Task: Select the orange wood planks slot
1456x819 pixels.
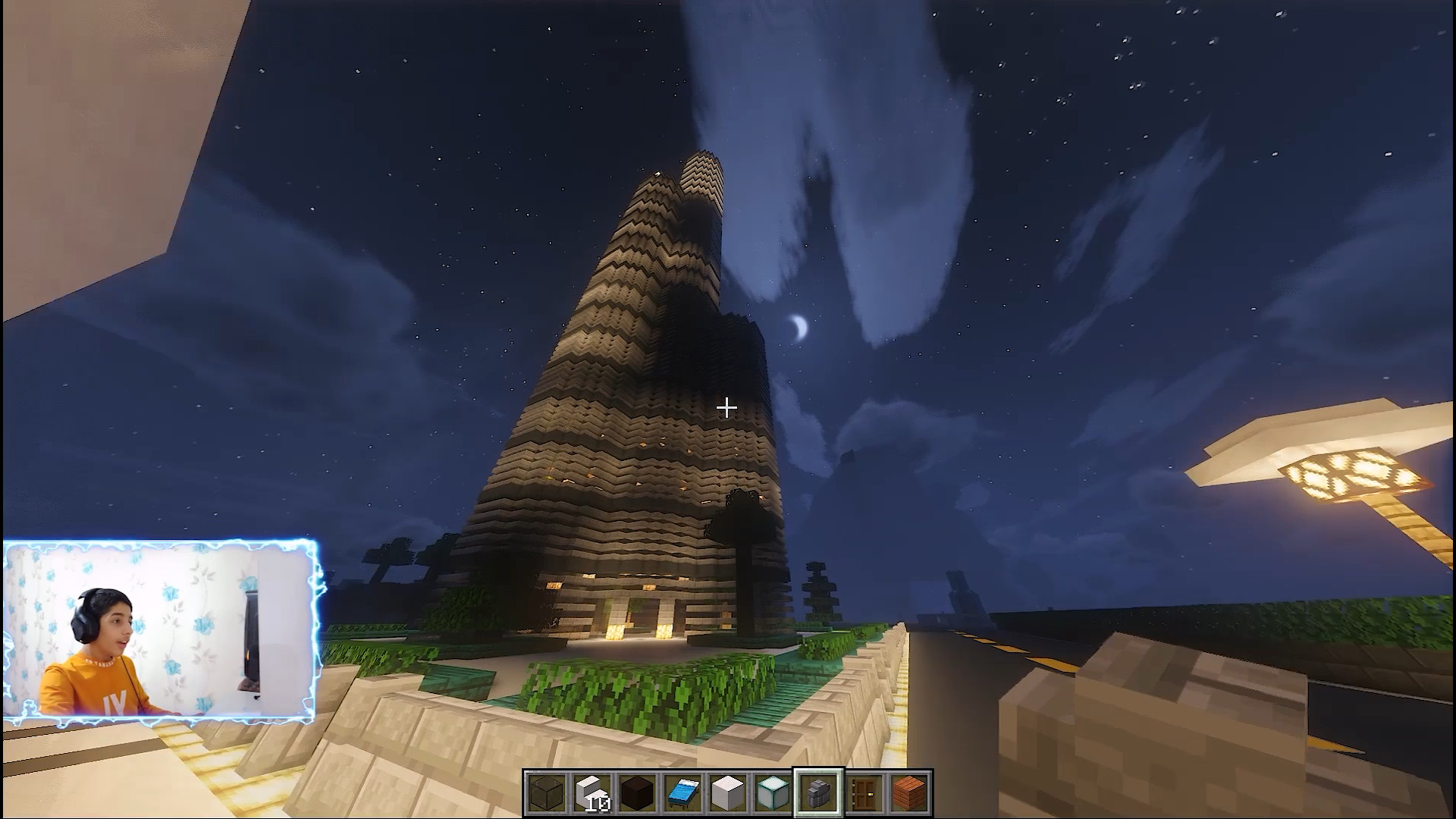Action: tap(909, 793)
